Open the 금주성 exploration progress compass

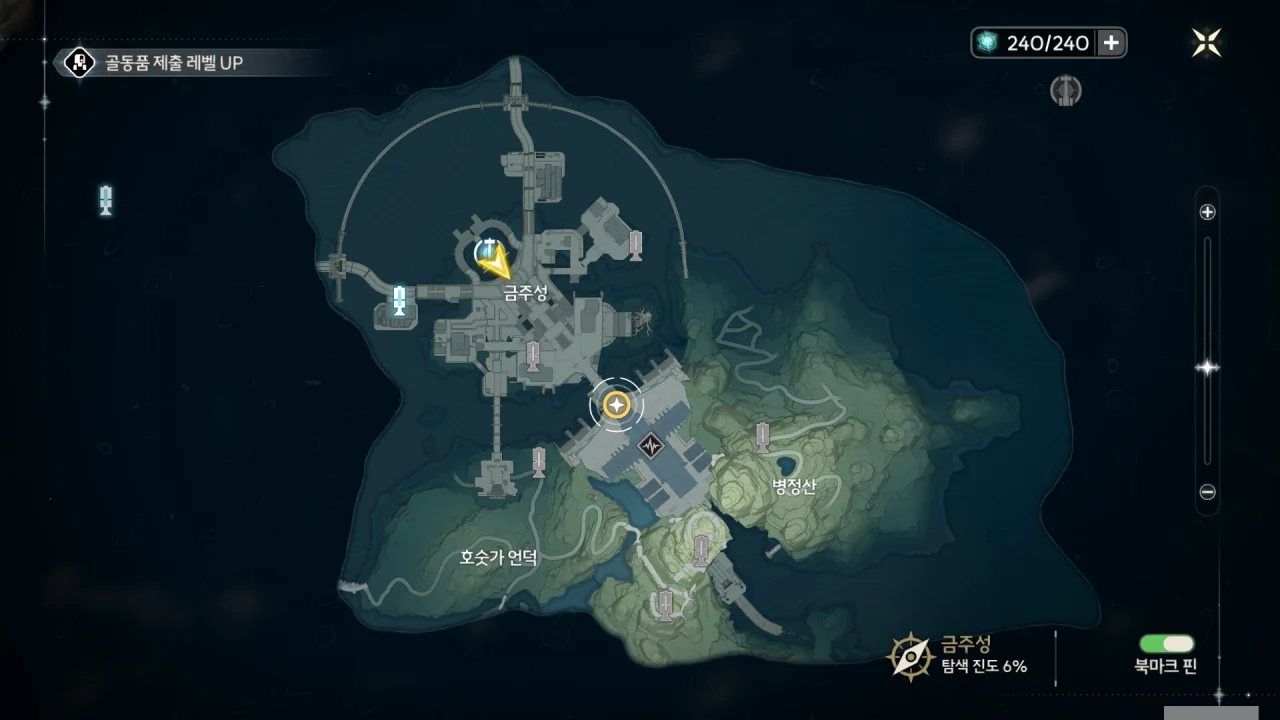911,655
